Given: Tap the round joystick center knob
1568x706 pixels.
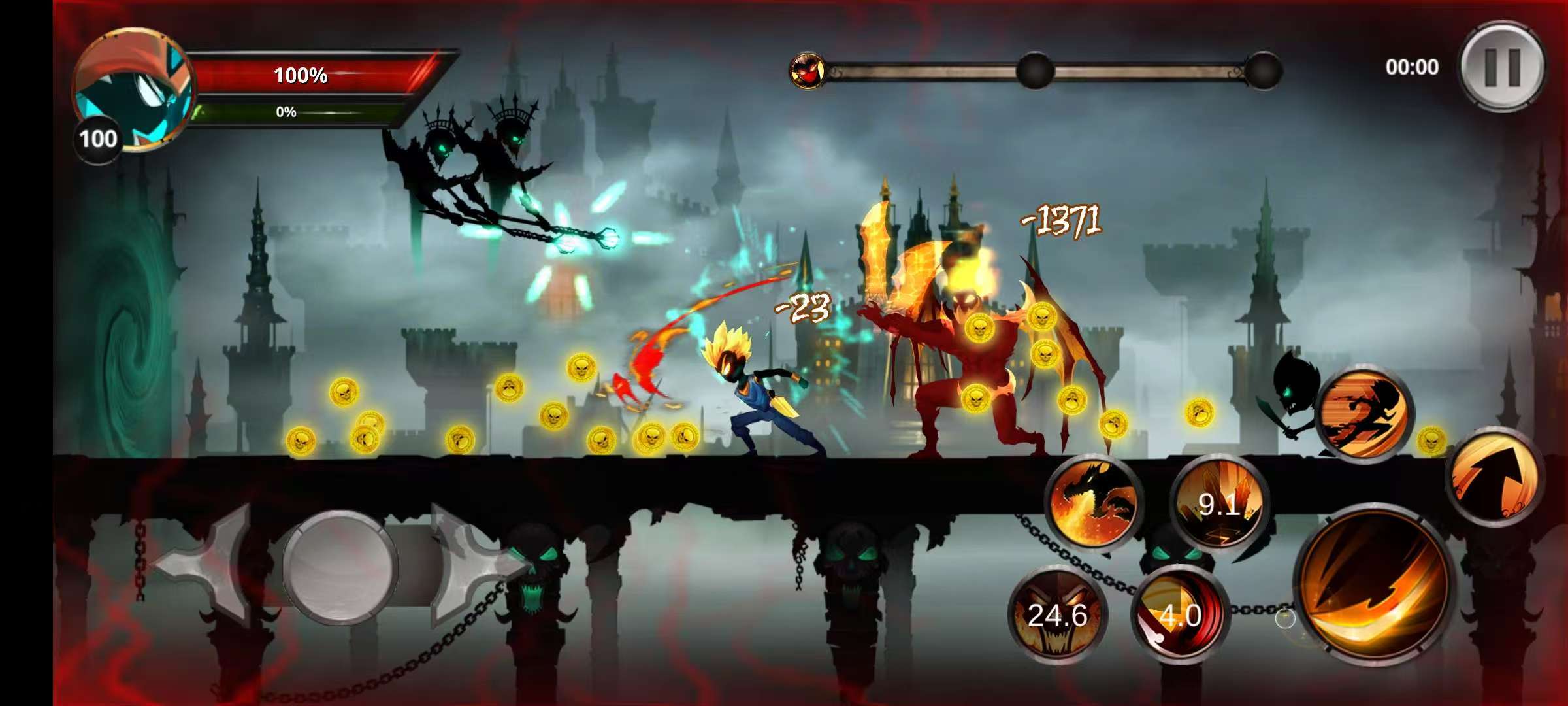Looking at the screenshot, I should (340, 567).
